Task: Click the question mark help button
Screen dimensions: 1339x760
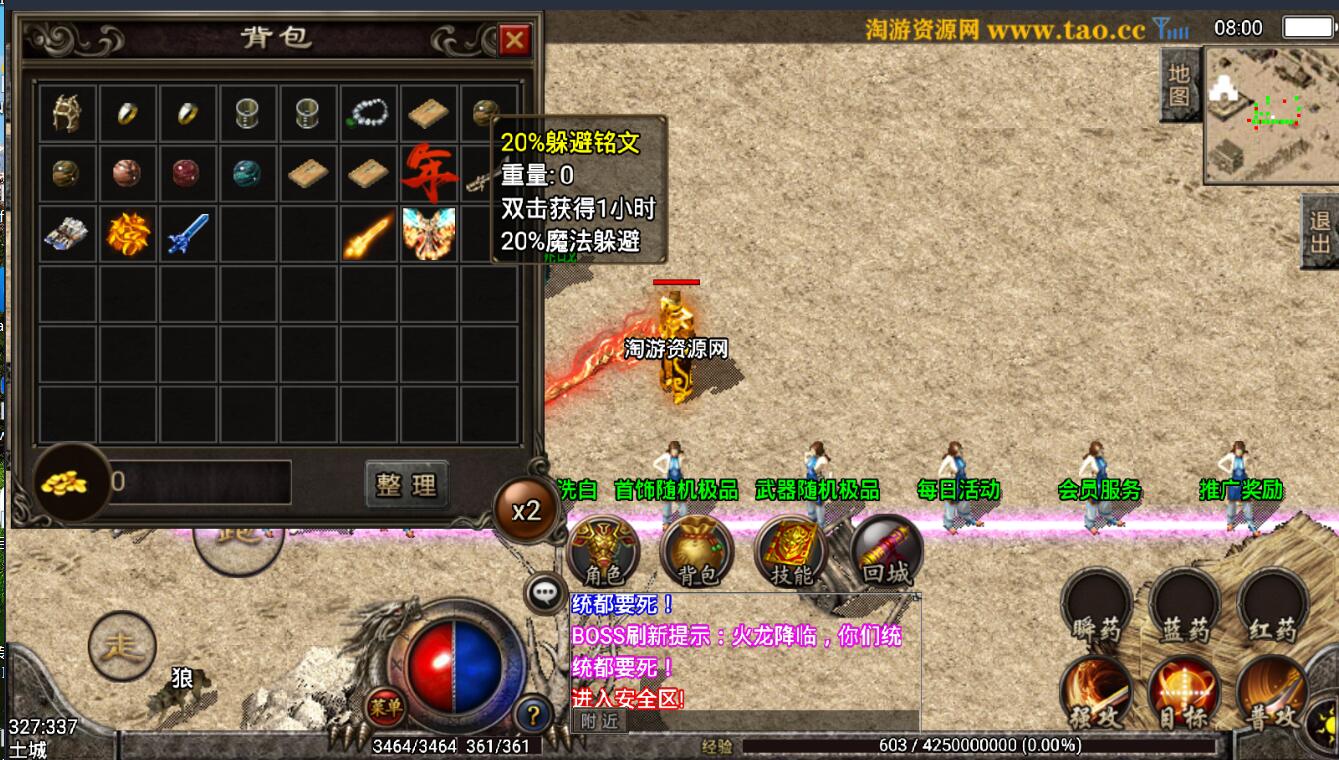Action: point(534,714)
